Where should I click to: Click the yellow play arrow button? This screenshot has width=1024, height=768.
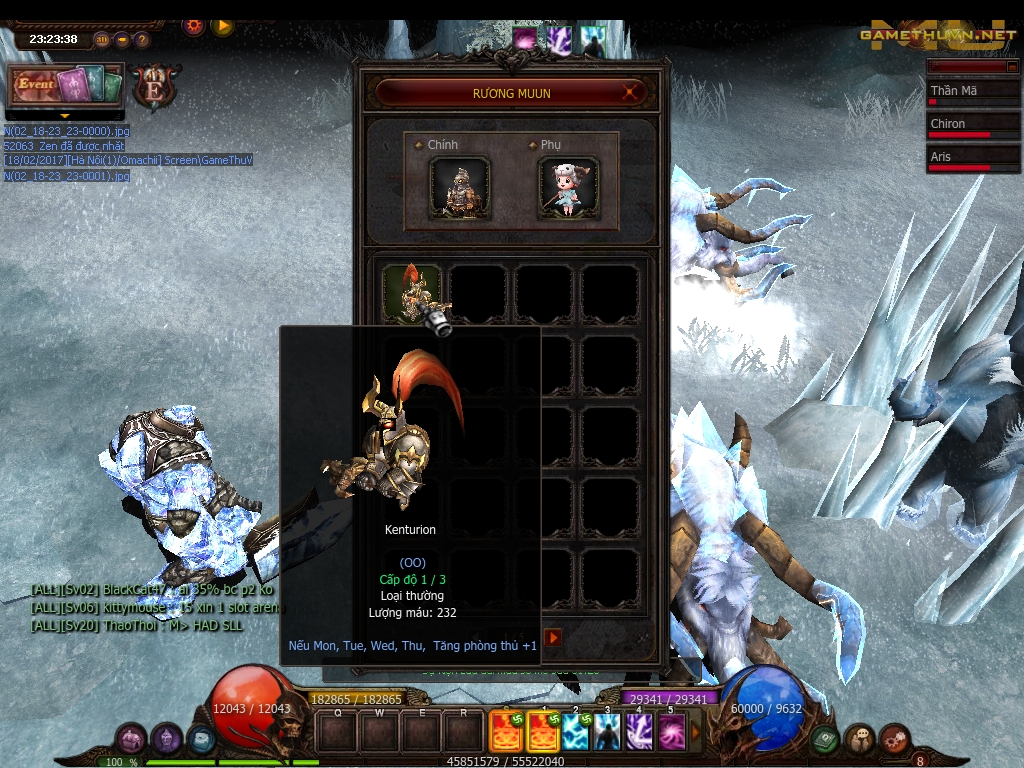(x=222, y=26)
